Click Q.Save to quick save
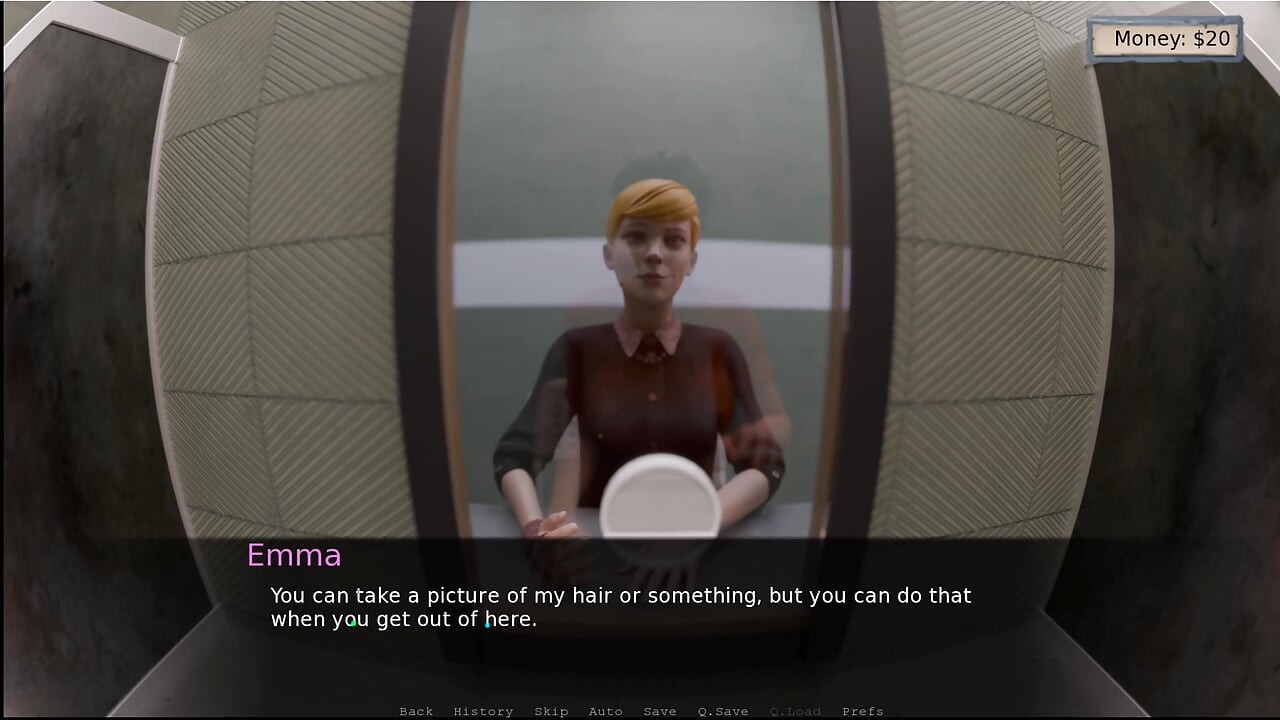 pos(723,711)
